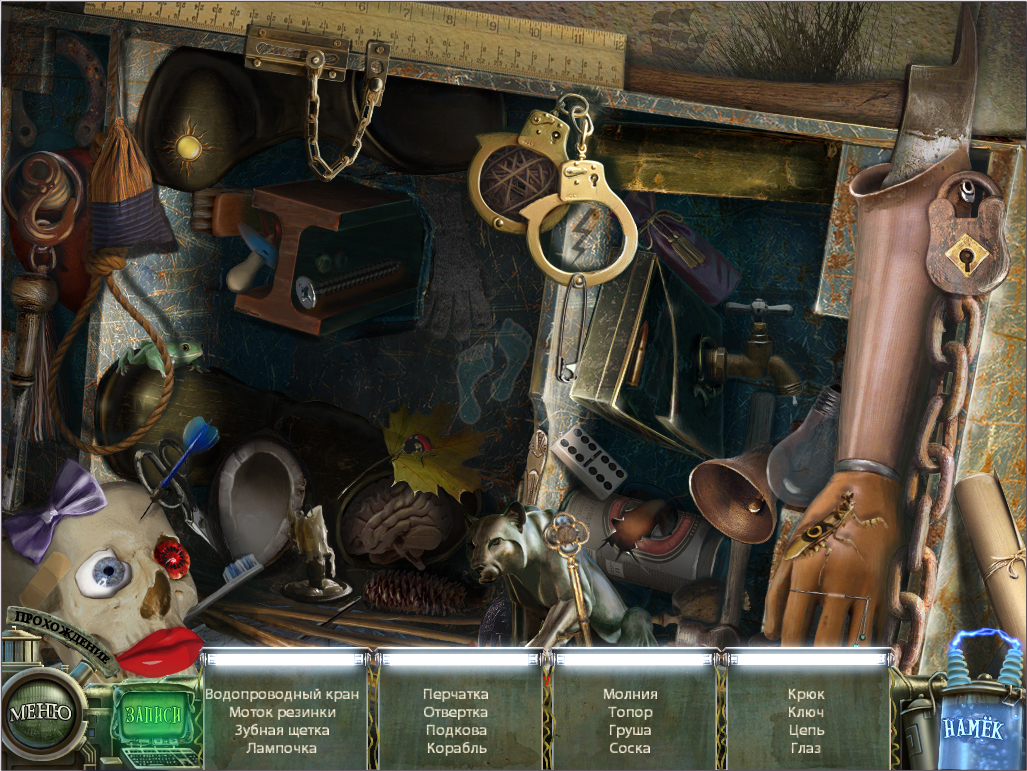Click the Прохождение walkthrough banner
The width and height of the screenshot is (1027, 771).
64,642
